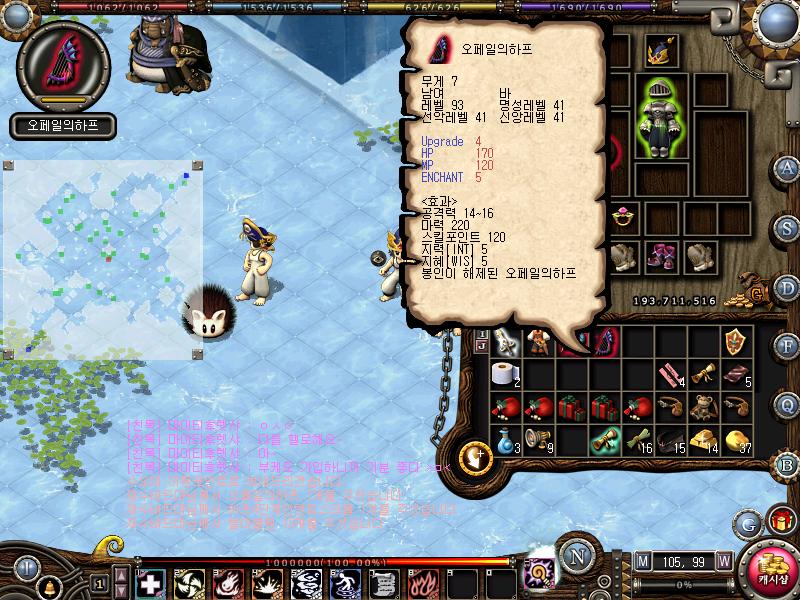Click the round A side button
Image resolution: width=800 pixels, height=600 pixels.
787,167
